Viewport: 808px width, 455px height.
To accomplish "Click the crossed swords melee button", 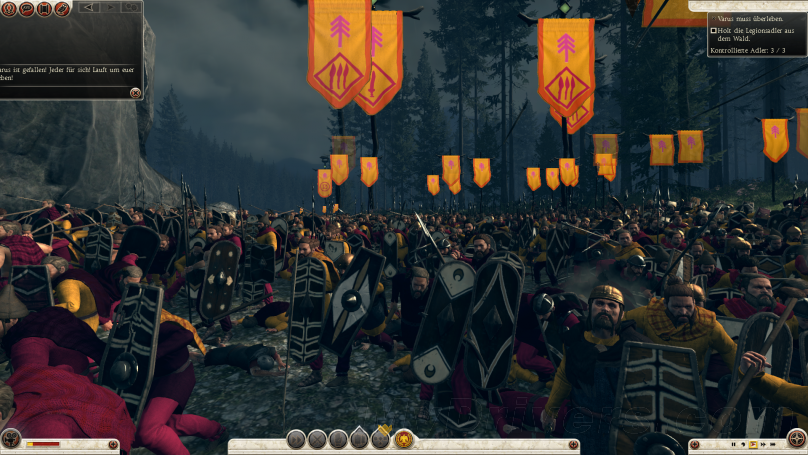I will coord(318,438).
